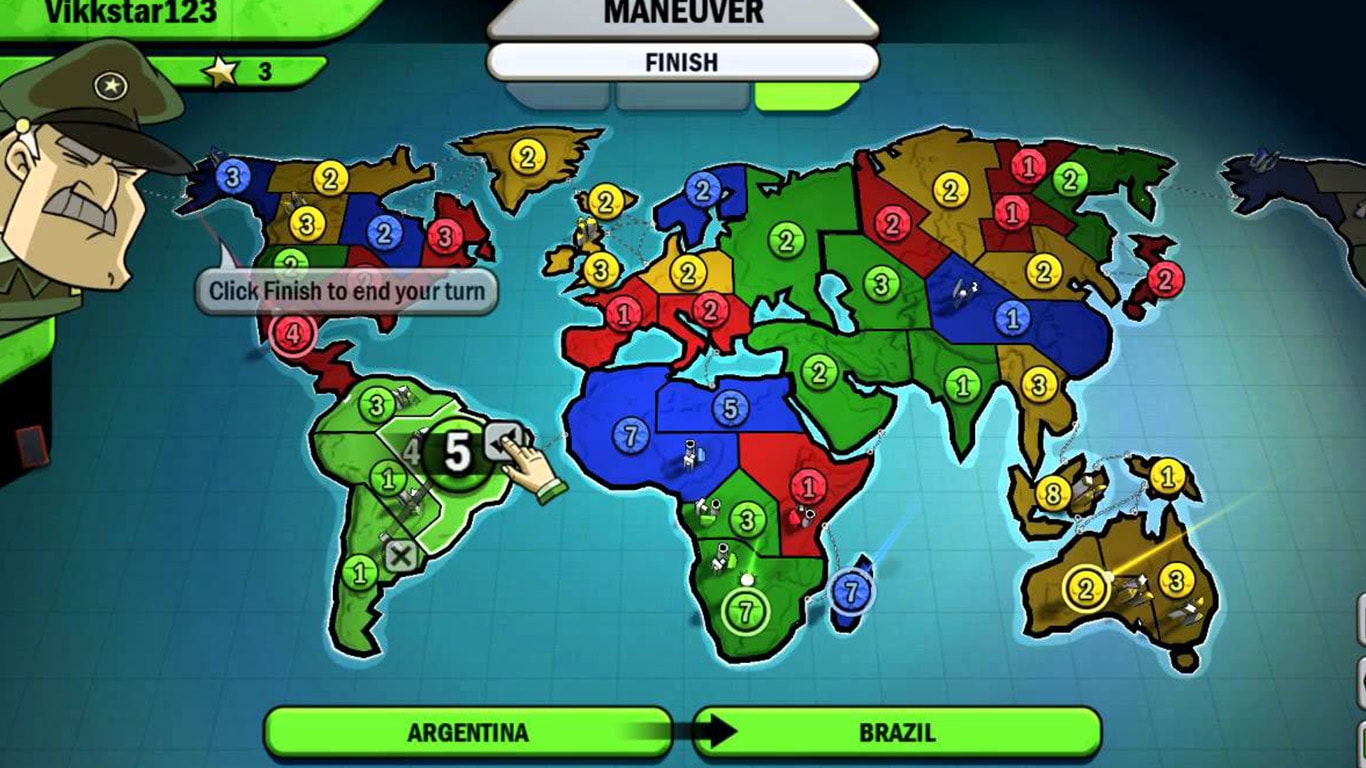Click the battleship icon in northern Asia
1366x768 pixels.
962,289
